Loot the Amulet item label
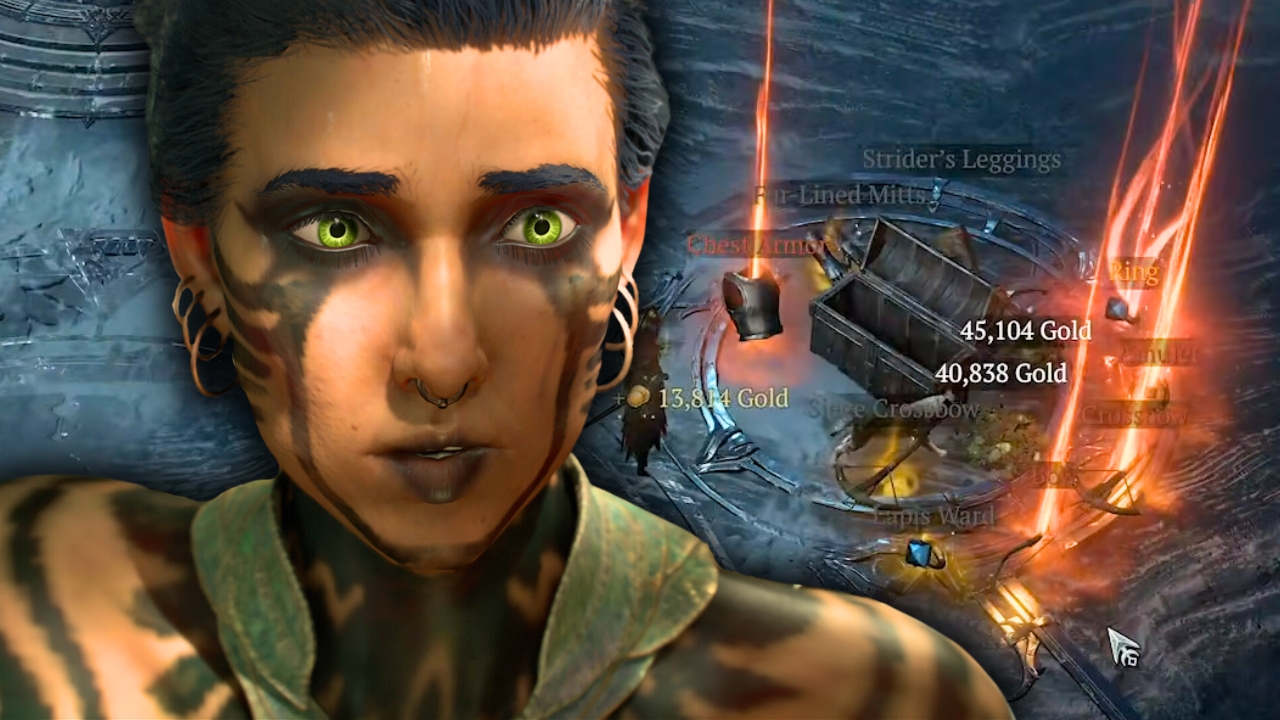Image resolution: width=1280 pixels, height=720 pixels. [x=1159, y=352]
